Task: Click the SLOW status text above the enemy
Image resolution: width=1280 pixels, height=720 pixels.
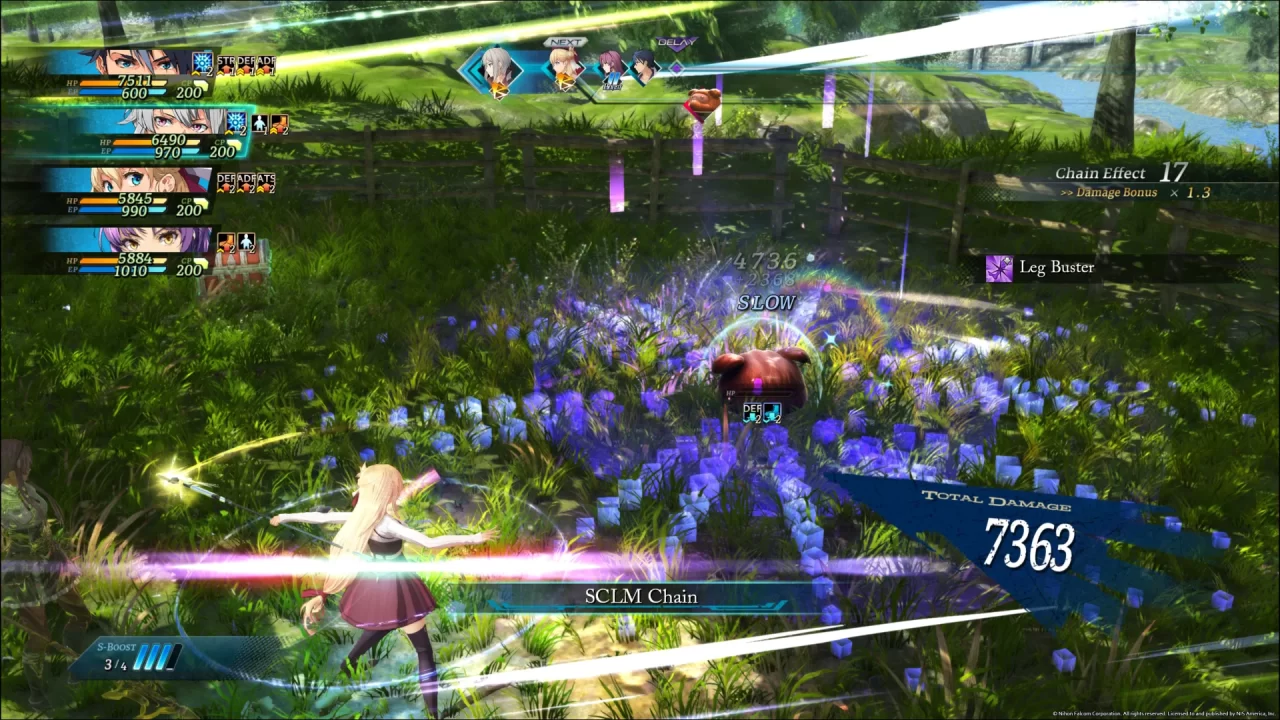Action: (x=766, y=302)
